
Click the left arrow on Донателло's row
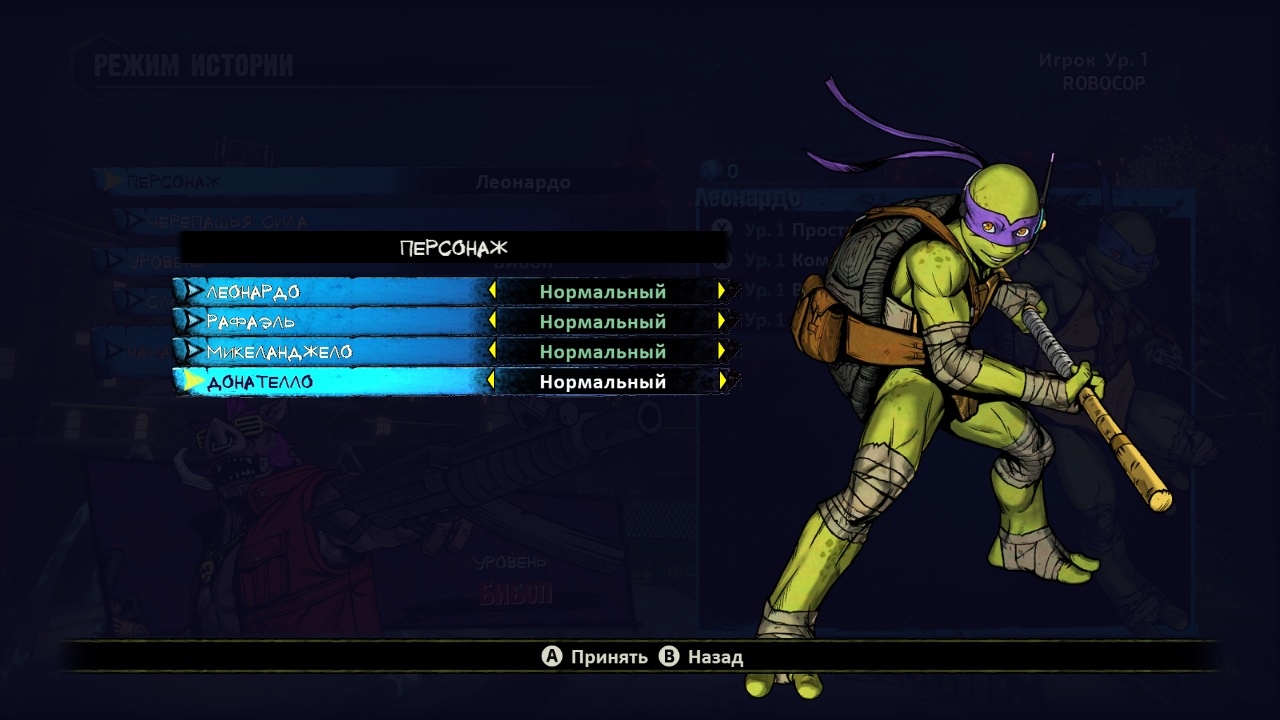point(492,381)
